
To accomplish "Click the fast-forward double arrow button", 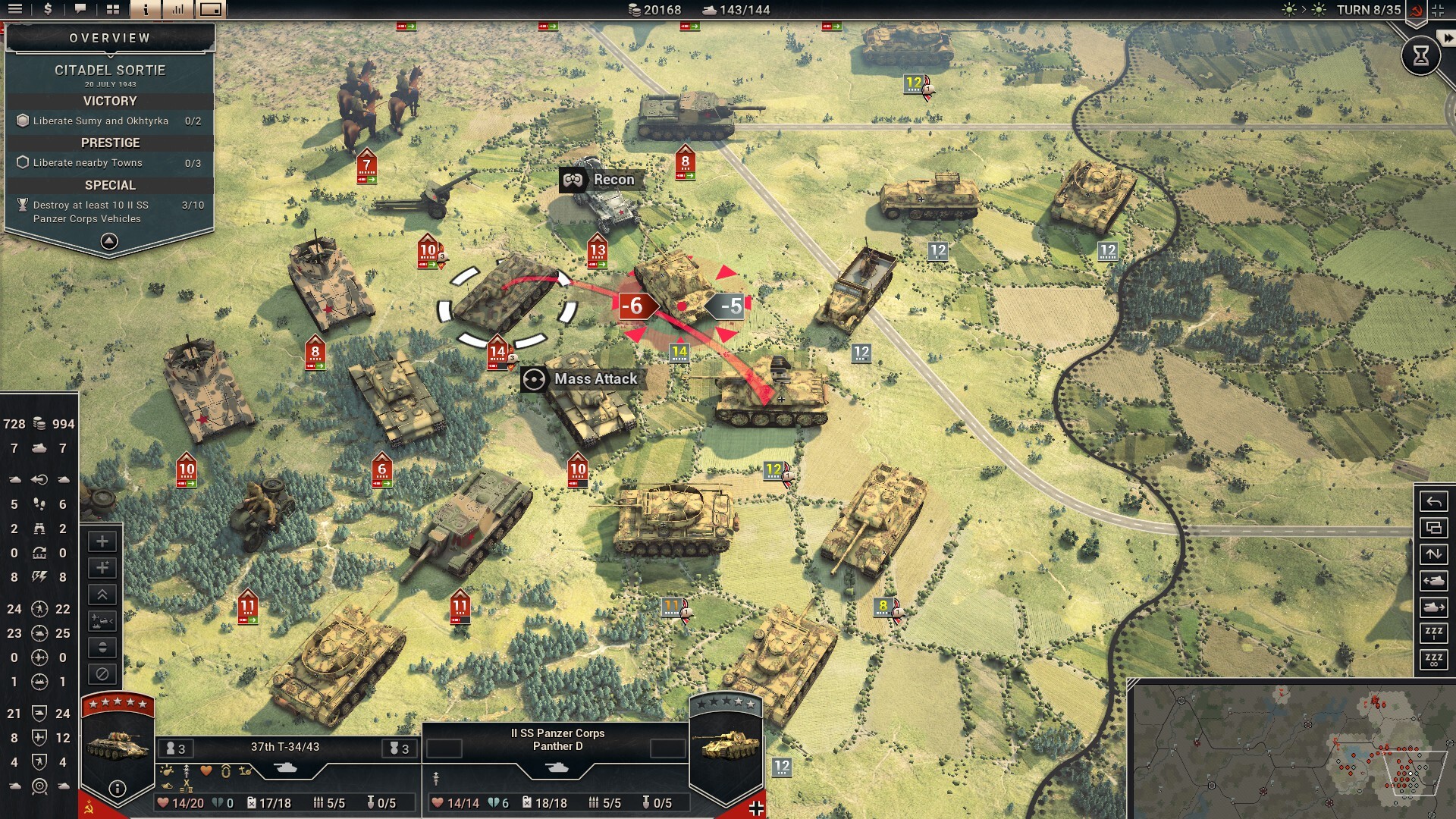I will tap(1448, 37).
